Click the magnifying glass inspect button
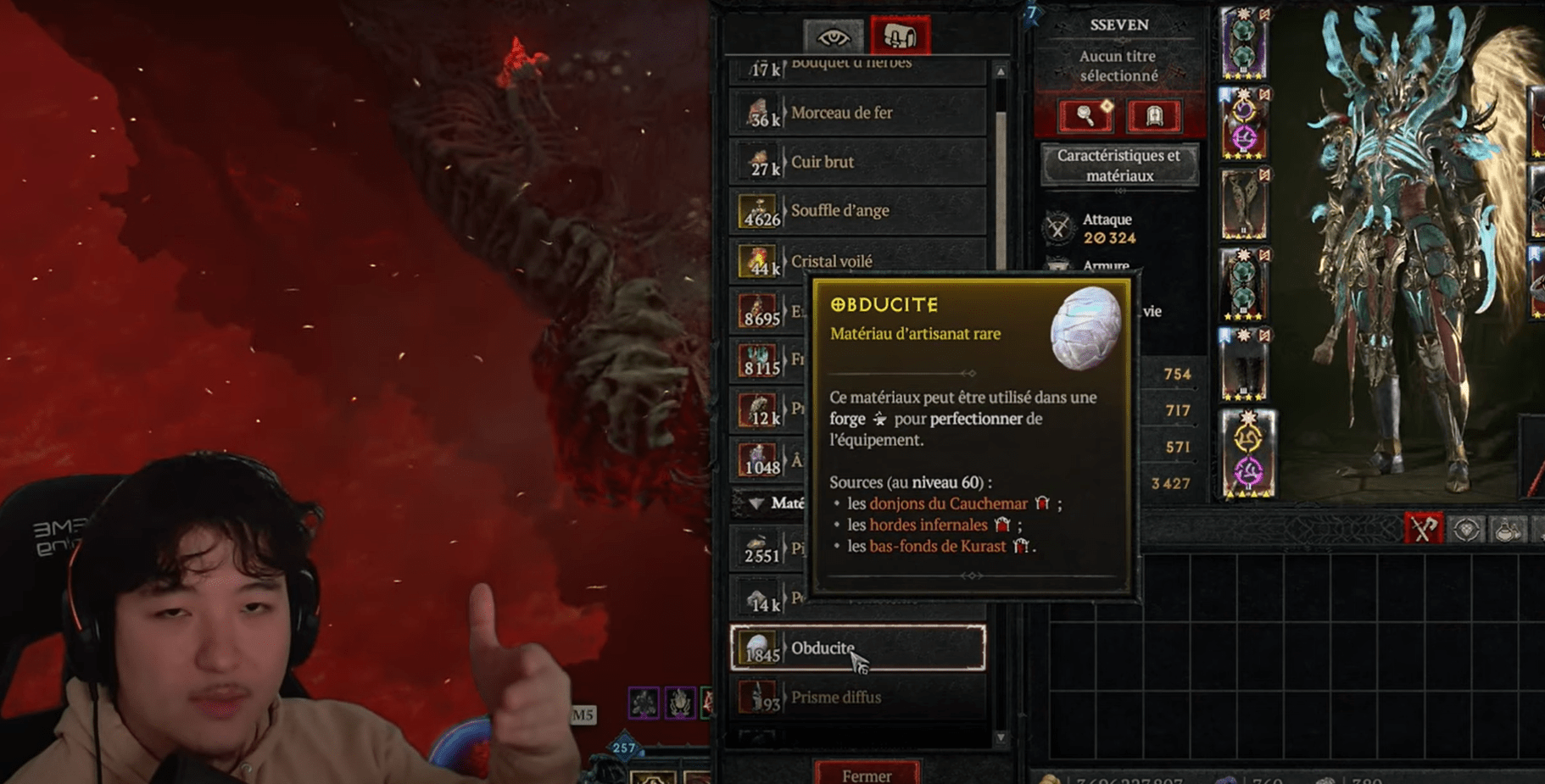Viewport: 1545px width, 784px height. point(1085,116)
